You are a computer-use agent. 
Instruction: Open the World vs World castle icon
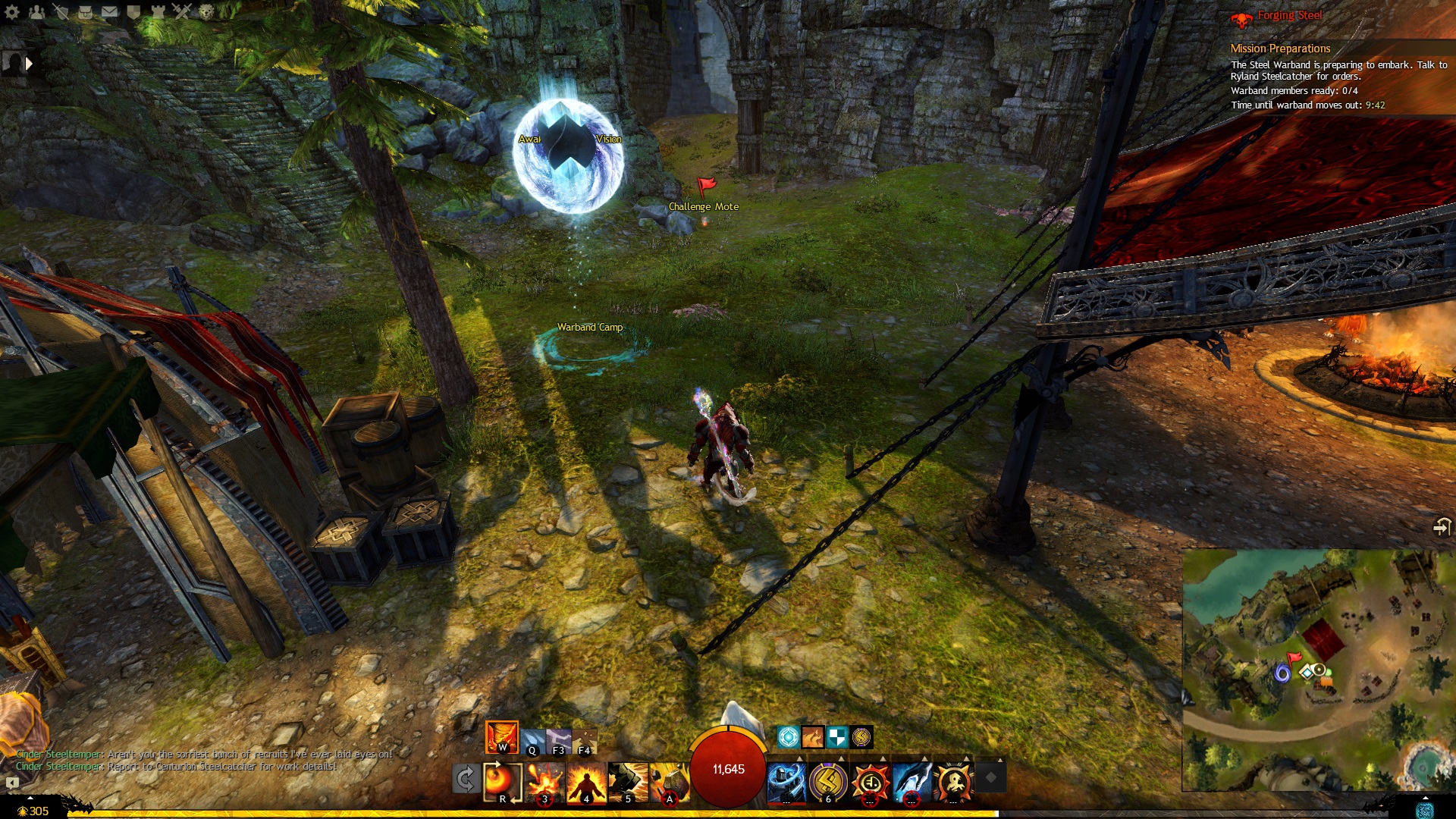click(x=158, y=11)
